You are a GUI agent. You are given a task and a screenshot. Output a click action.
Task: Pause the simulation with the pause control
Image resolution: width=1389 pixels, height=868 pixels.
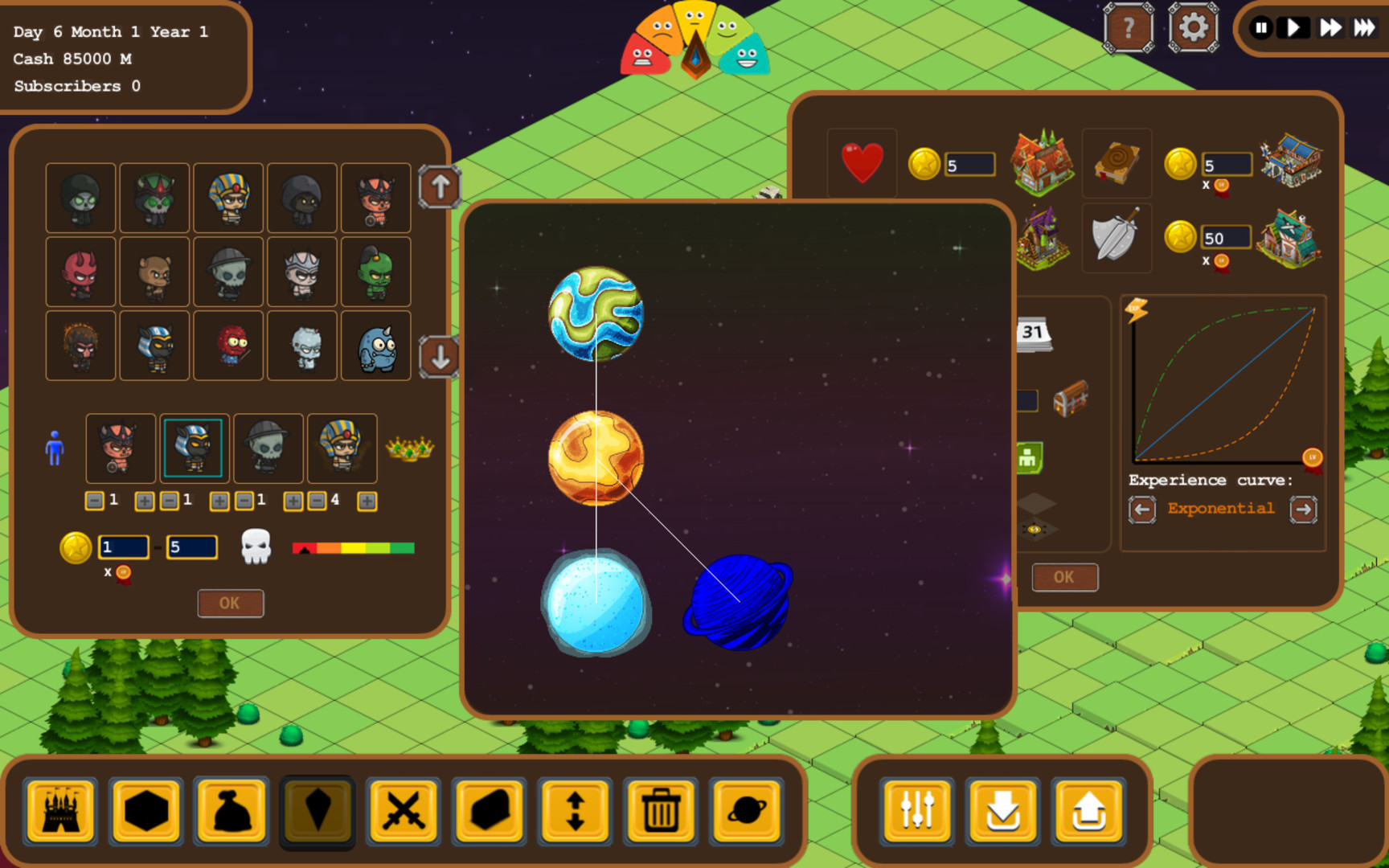(1262, 27)
